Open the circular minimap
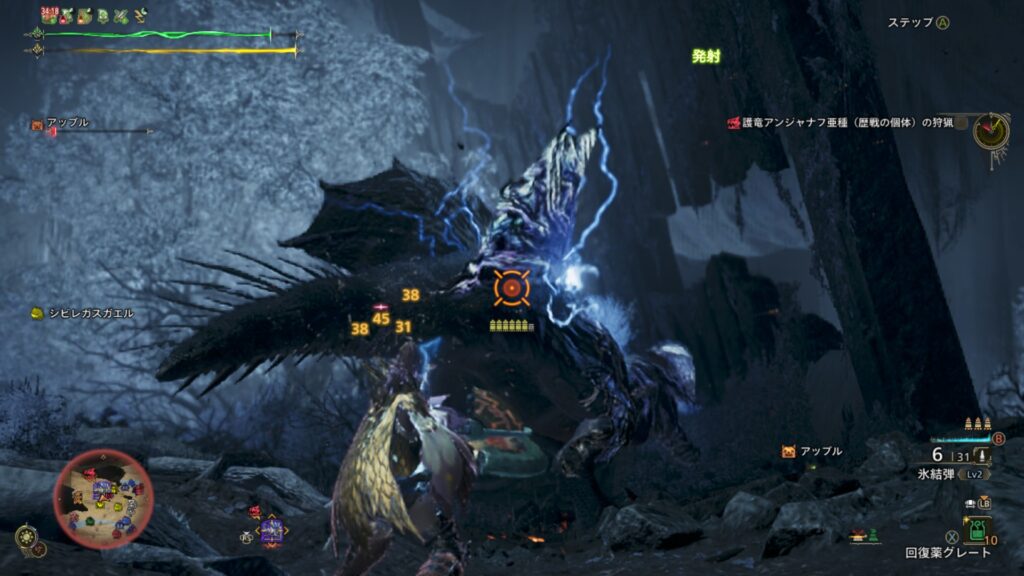 (102, 493)
